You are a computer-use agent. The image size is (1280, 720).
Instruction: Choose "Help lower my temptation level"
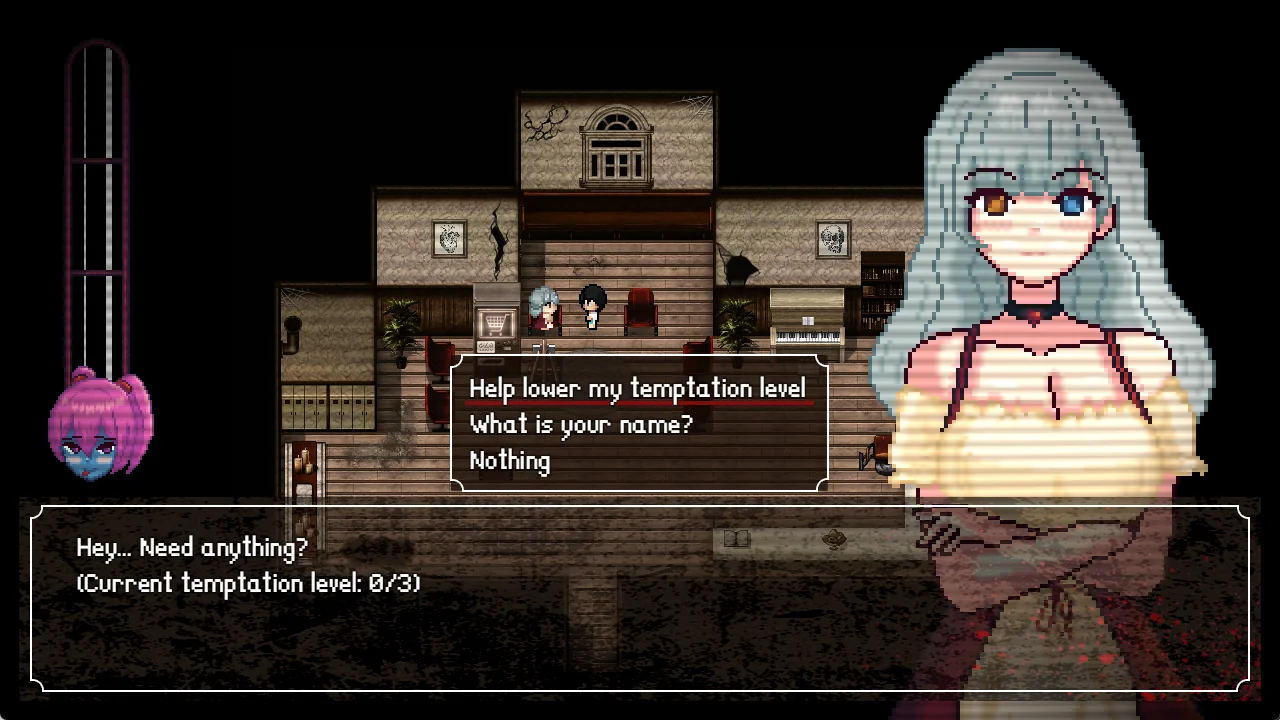point(637,388)
